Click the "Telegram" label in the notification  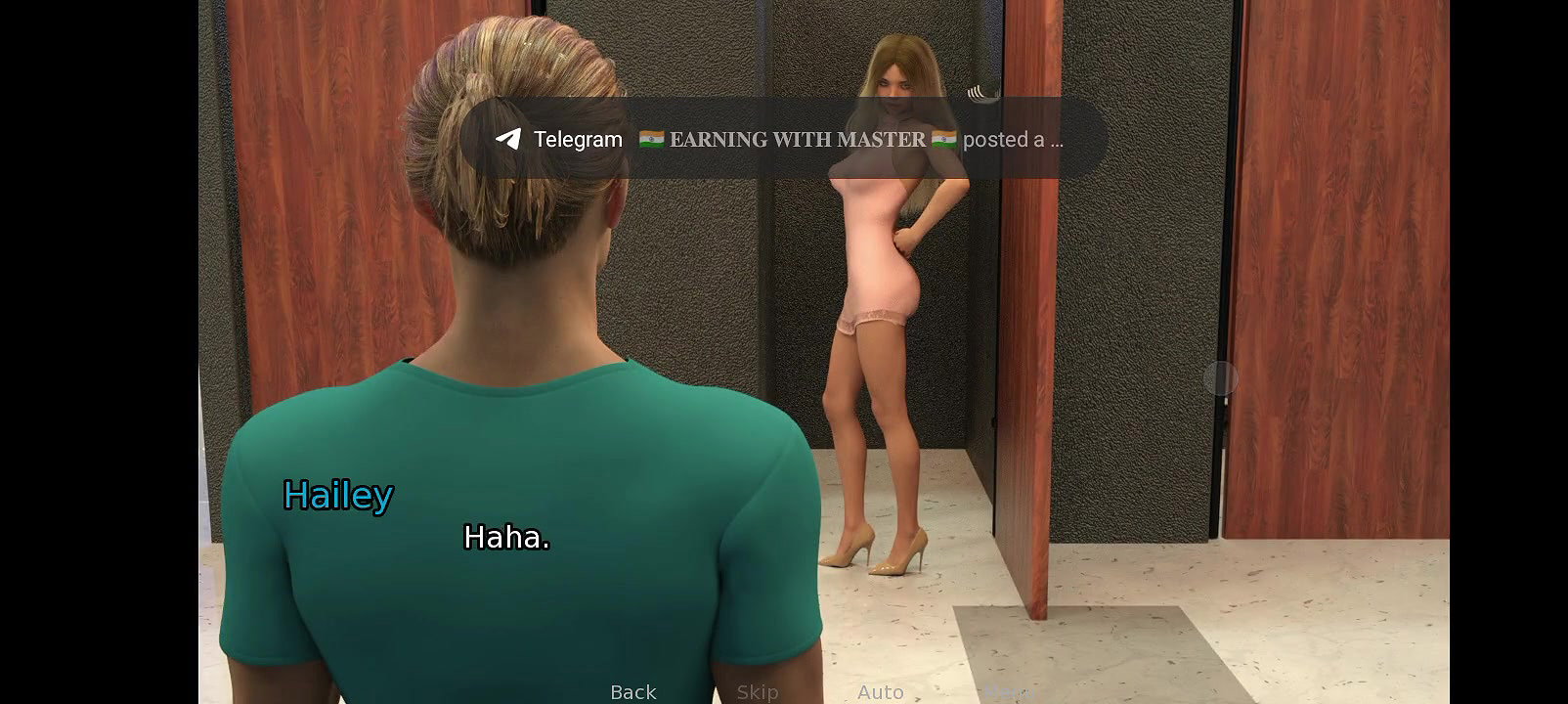(577, 139)
